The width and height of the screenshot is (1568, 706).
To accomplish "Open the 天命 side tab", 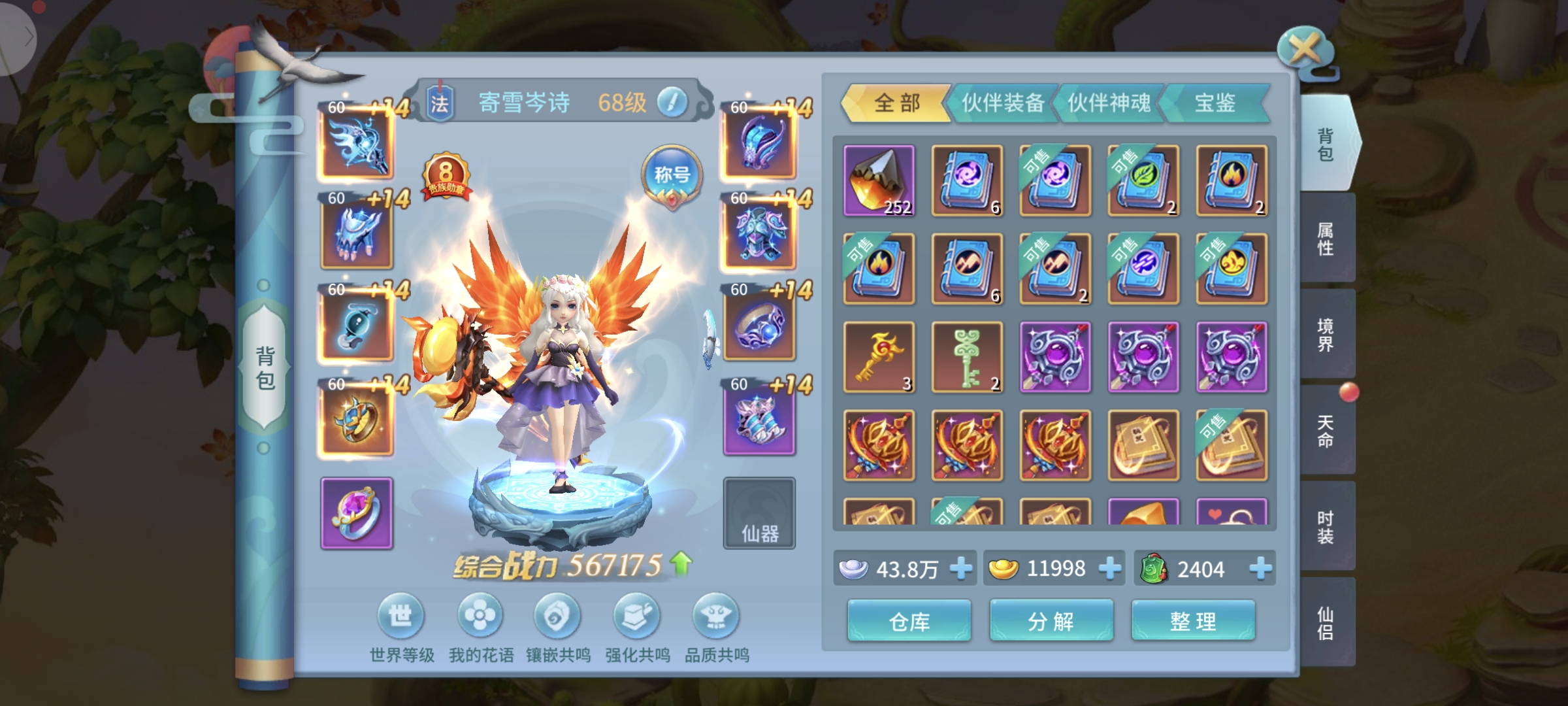I will (1326, 431).
